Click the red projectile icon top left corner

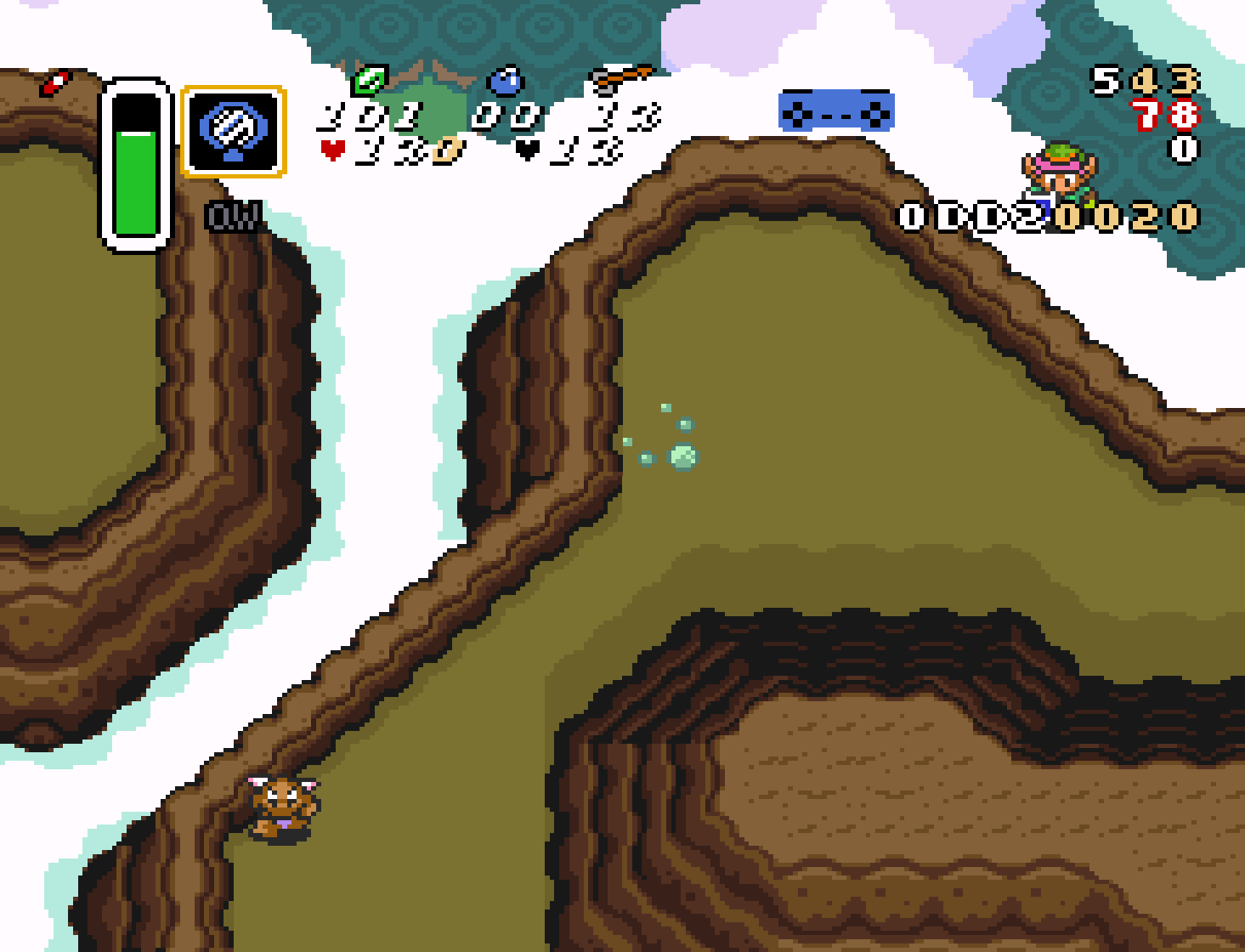[54, 82]
